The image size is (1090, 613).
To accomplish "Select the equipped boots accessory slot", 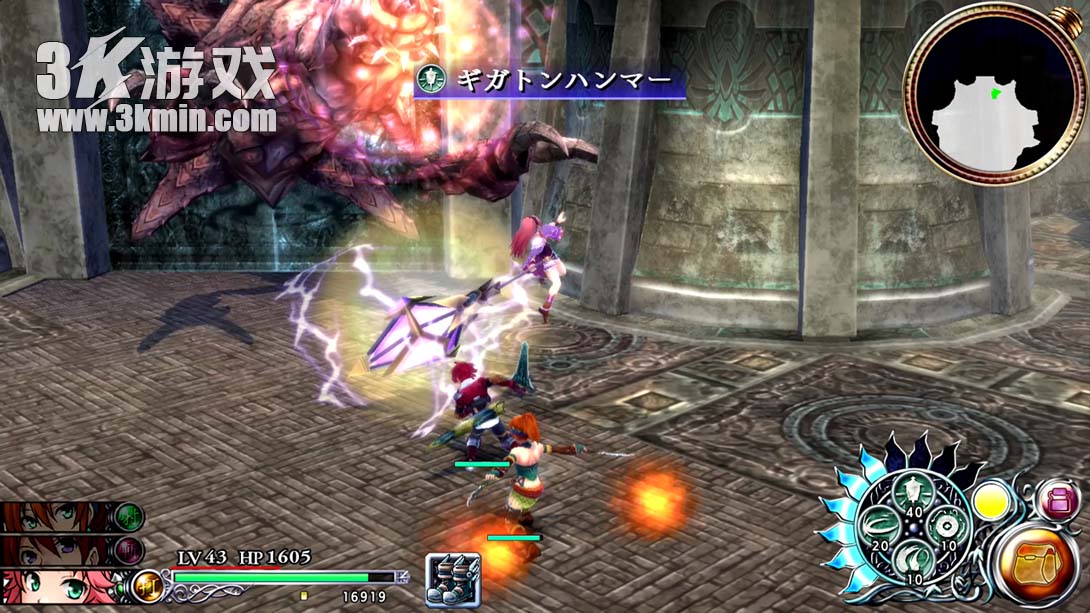I will [453, 579].
